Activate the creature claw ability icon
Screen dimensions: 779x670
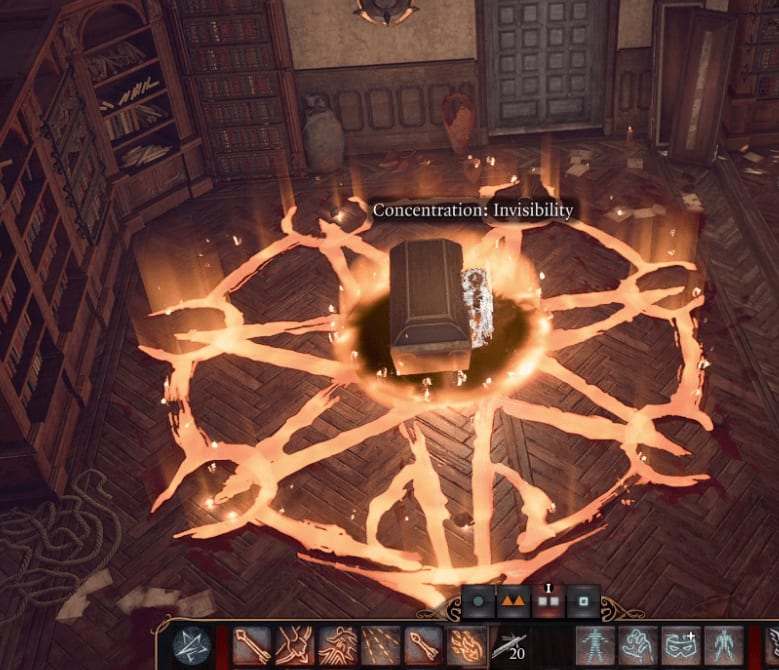coord(338,646)
